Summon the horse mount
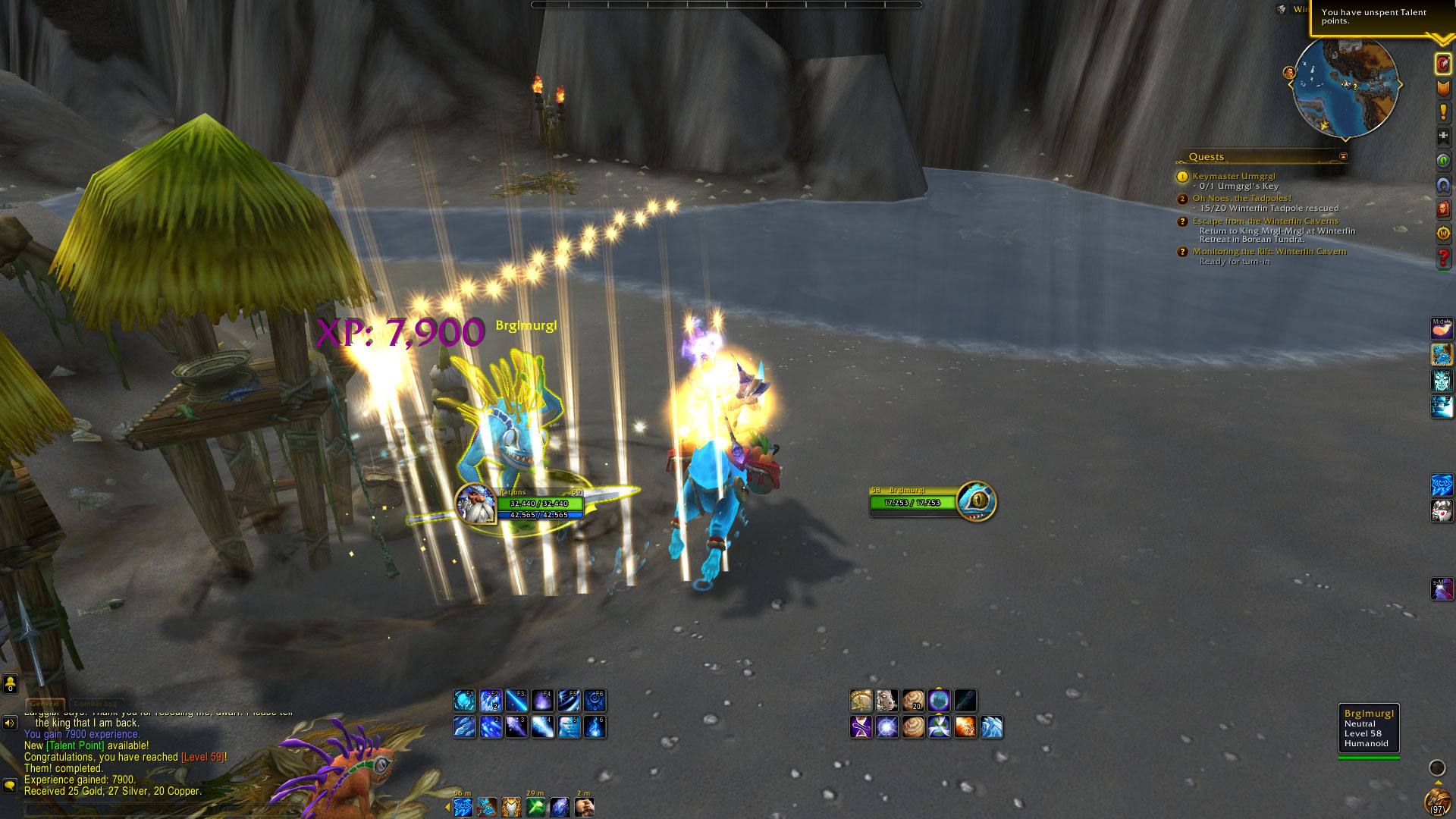The width and height of the screenshot is (1456, 819). (886, 701)
